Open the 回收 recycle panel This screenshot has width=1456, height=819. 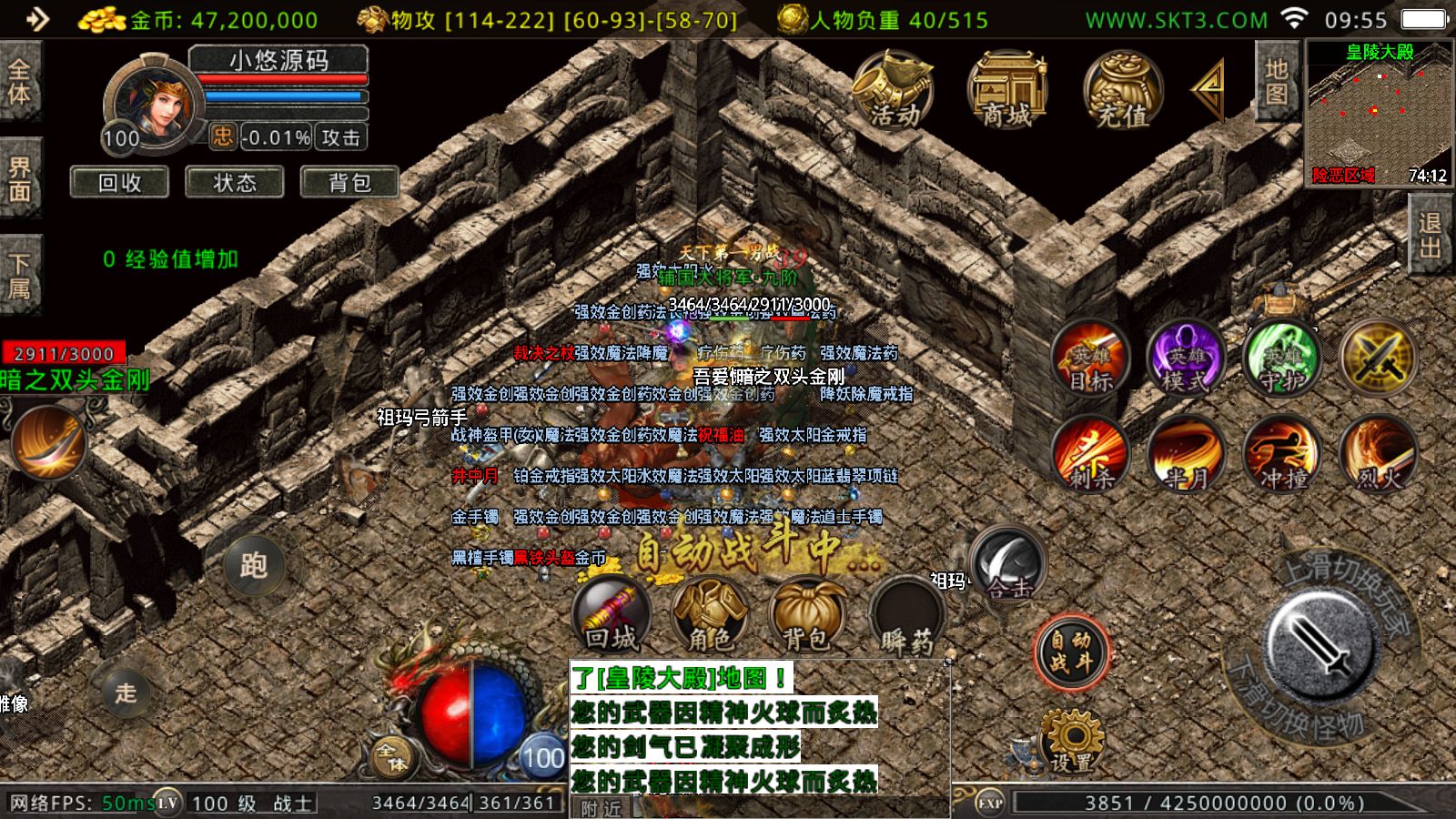[119, 183]
